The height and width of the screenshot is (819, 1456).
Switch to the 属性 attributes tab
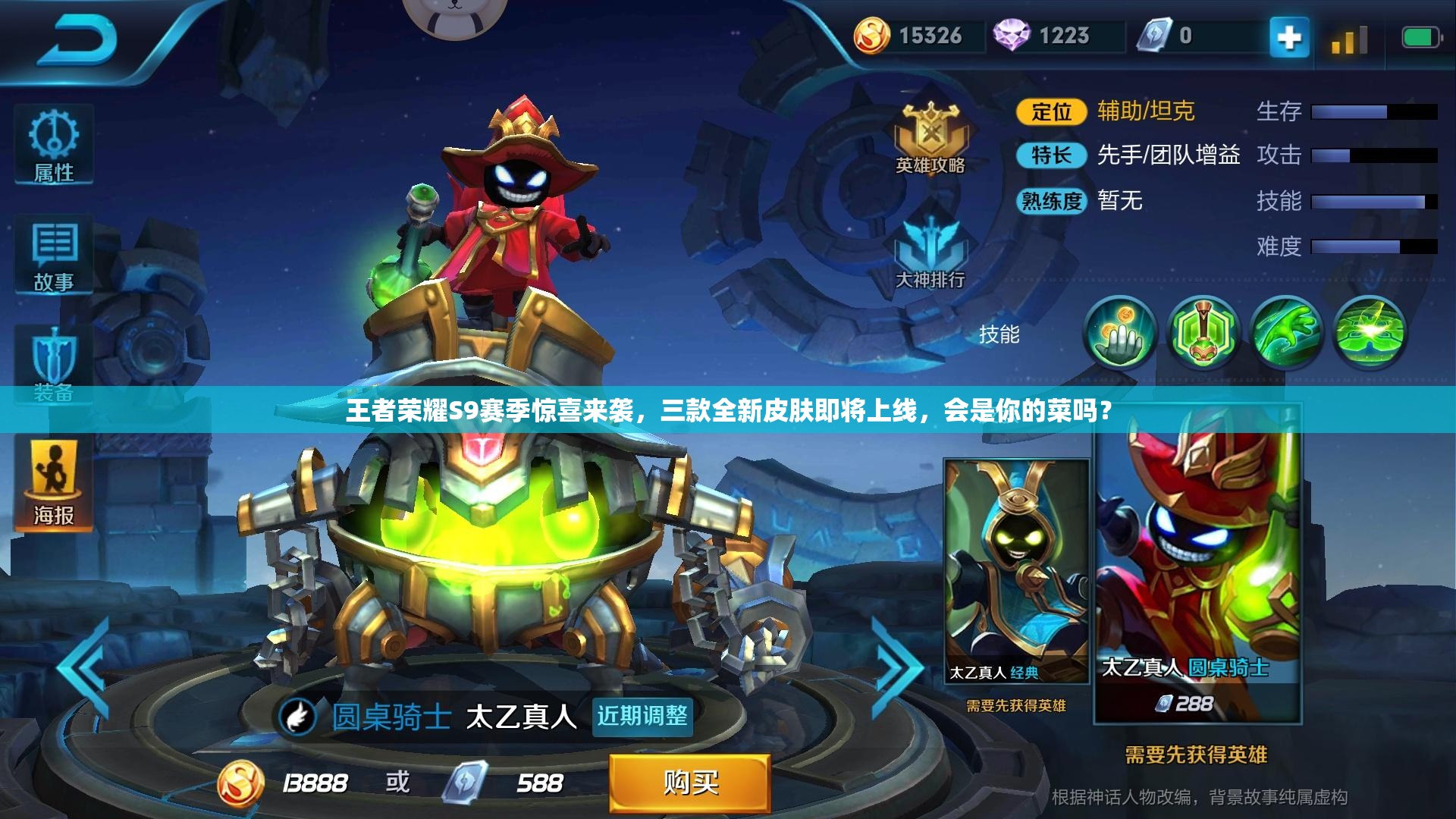tap(53, 147)
